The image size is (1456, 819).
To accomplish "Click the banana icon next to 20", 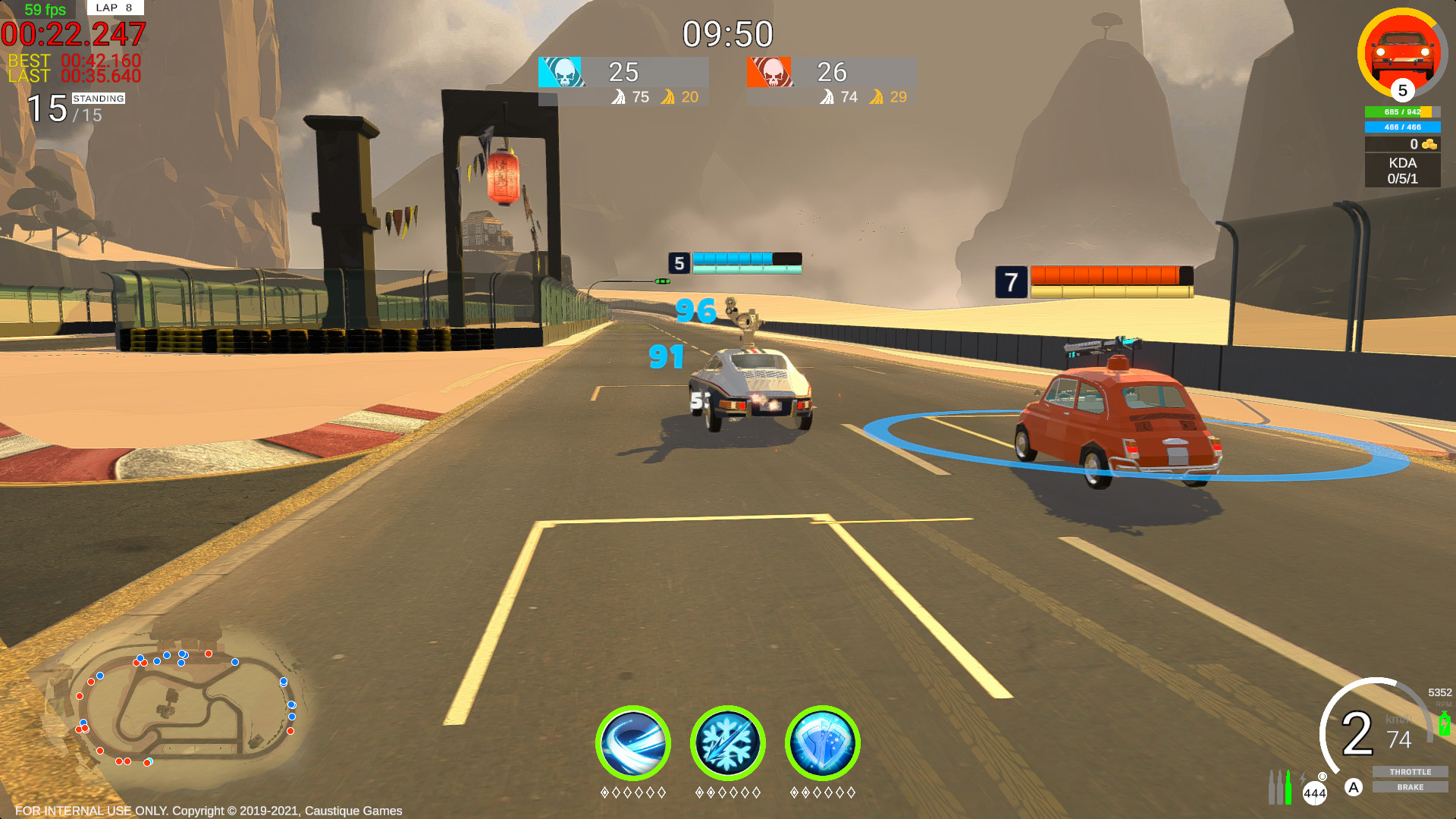I will pos(668,97).
